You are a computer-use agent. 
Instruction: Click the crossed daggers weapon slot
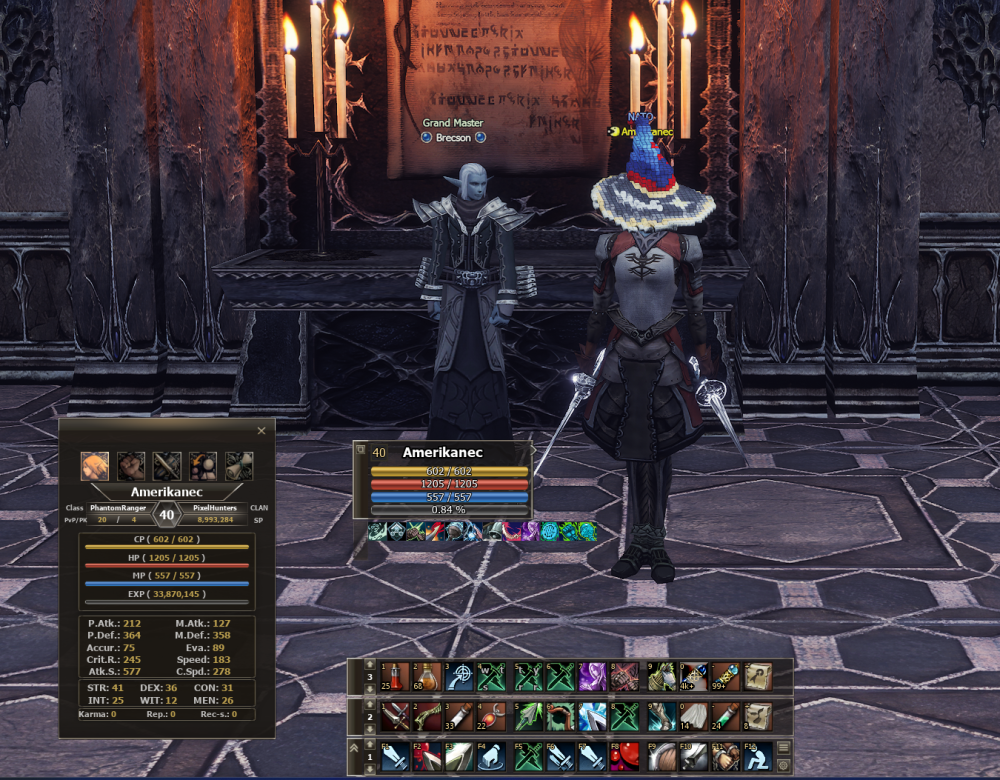(x=393, y=716)
